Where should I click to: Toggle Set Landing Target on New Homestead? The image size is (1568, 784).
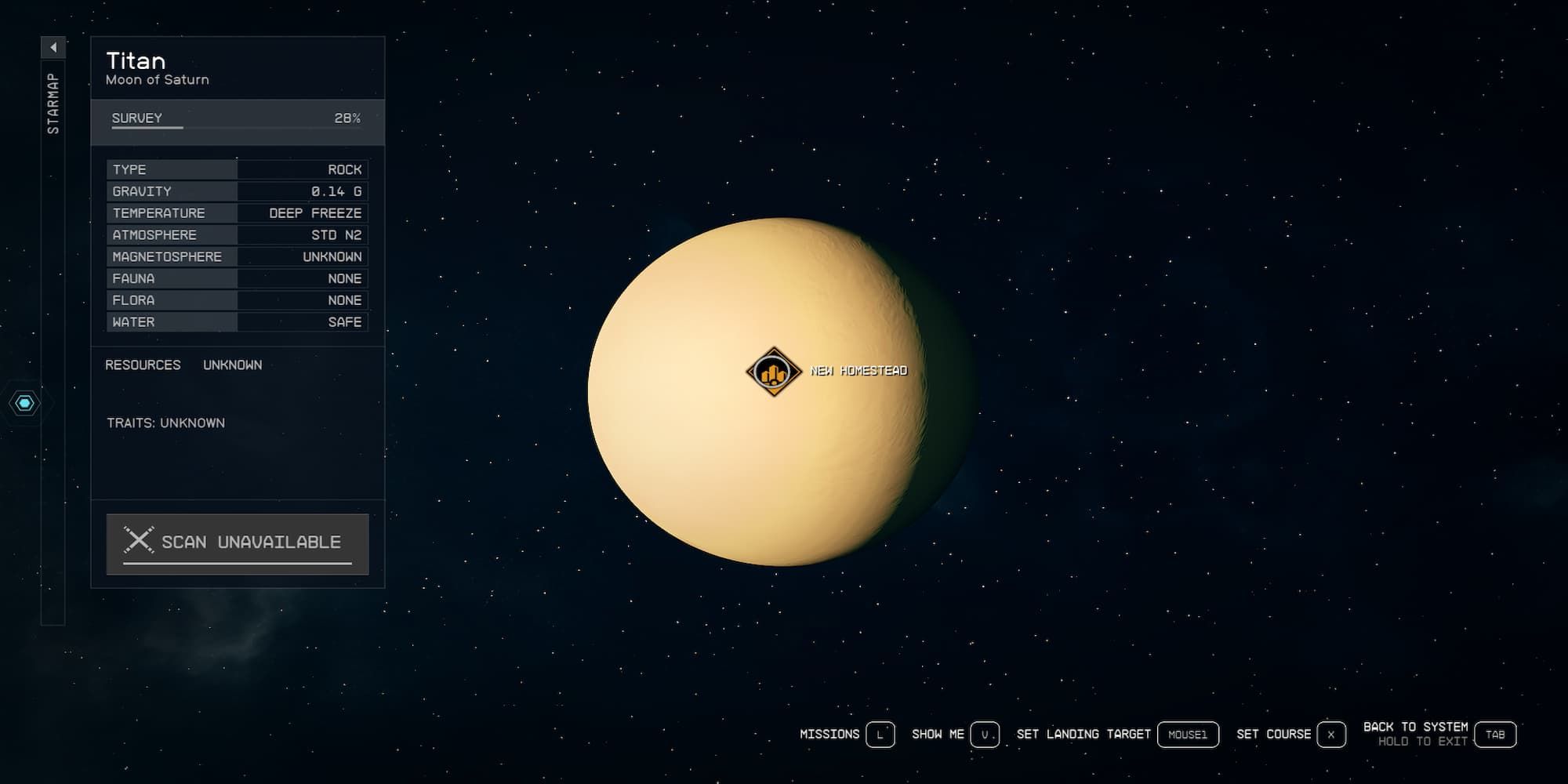pos(1082,735)
